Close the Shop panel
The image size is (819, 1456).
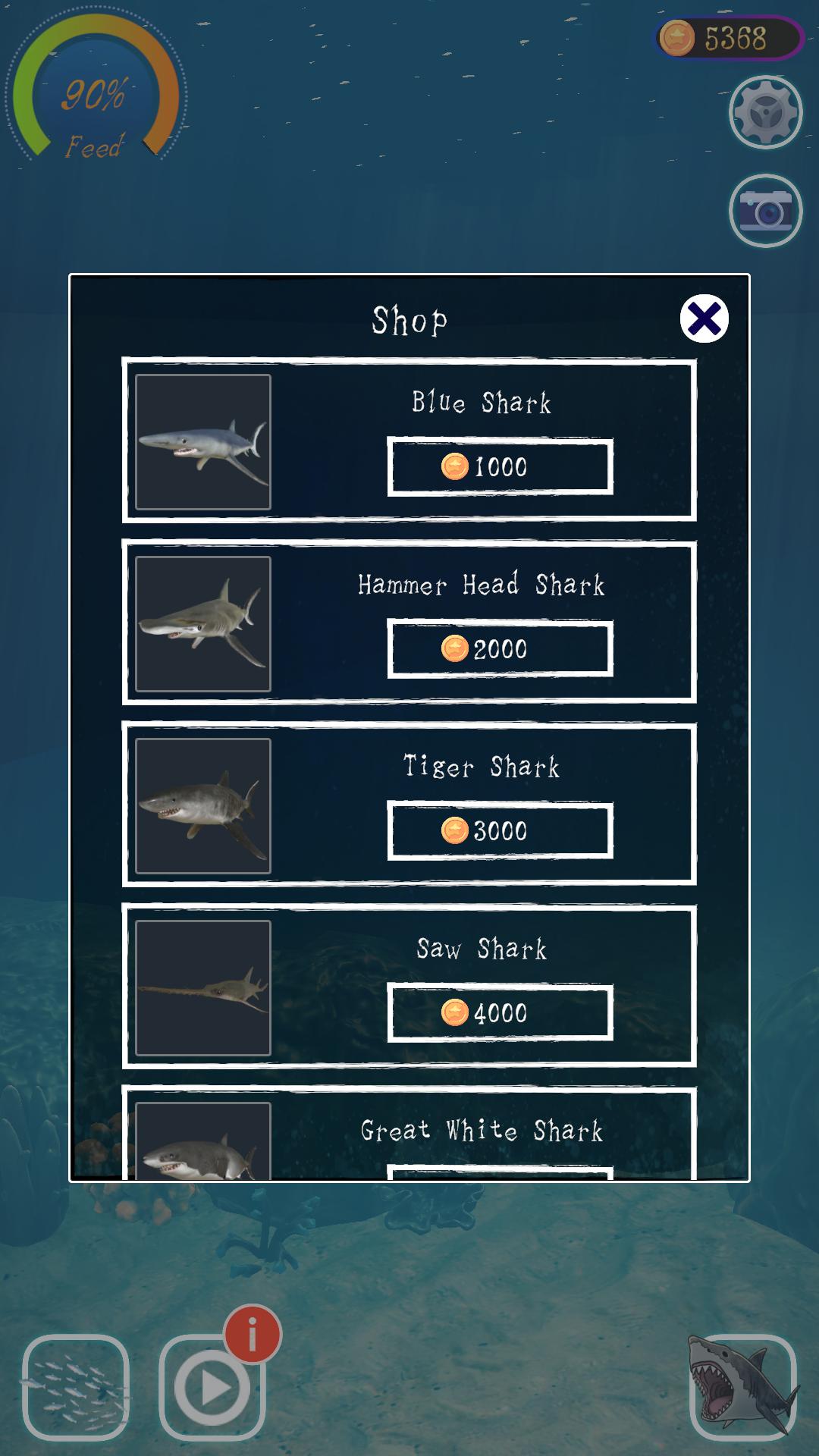pos(704,318)
